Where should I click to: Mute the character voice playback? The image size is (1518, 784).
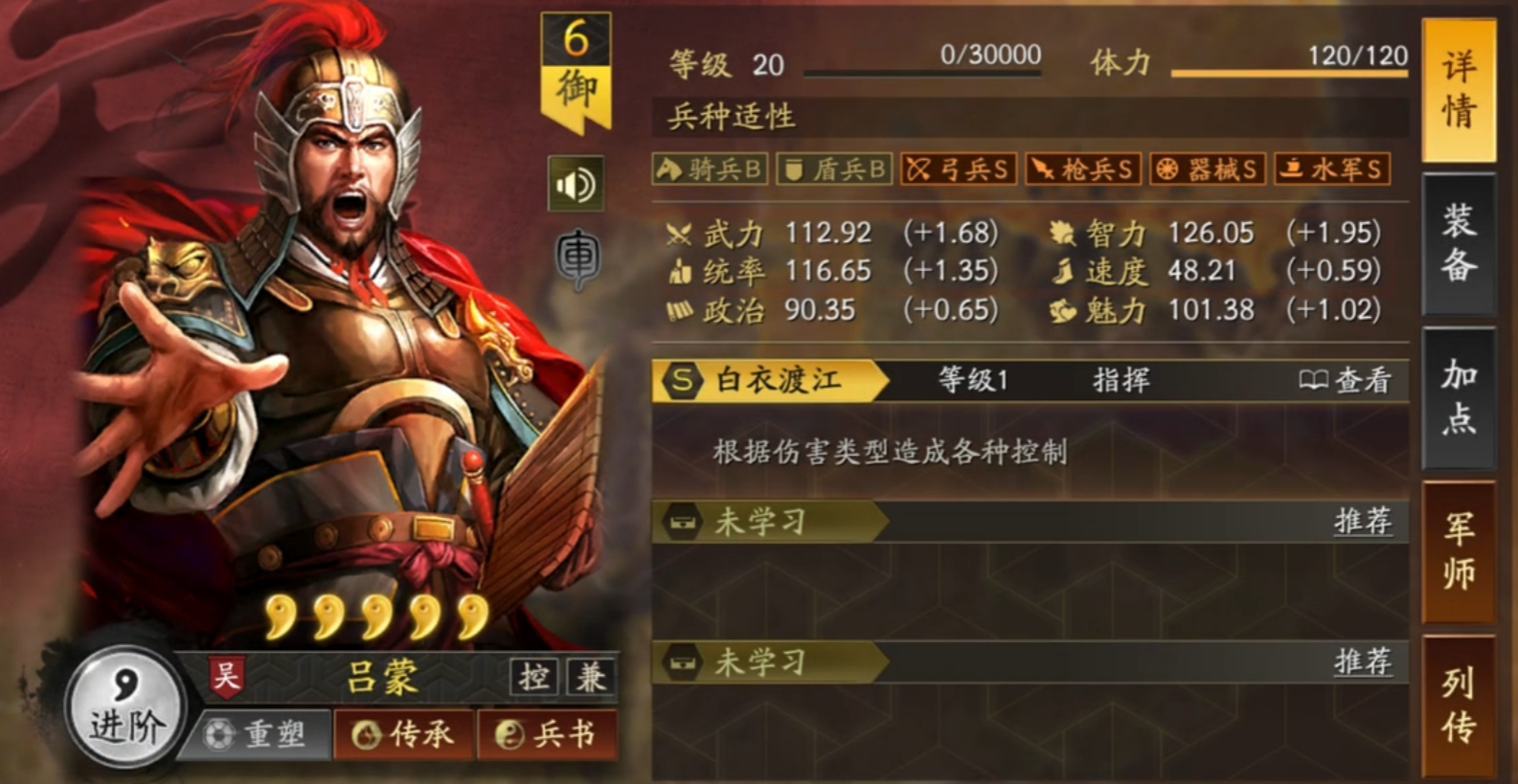pos(574,183)
